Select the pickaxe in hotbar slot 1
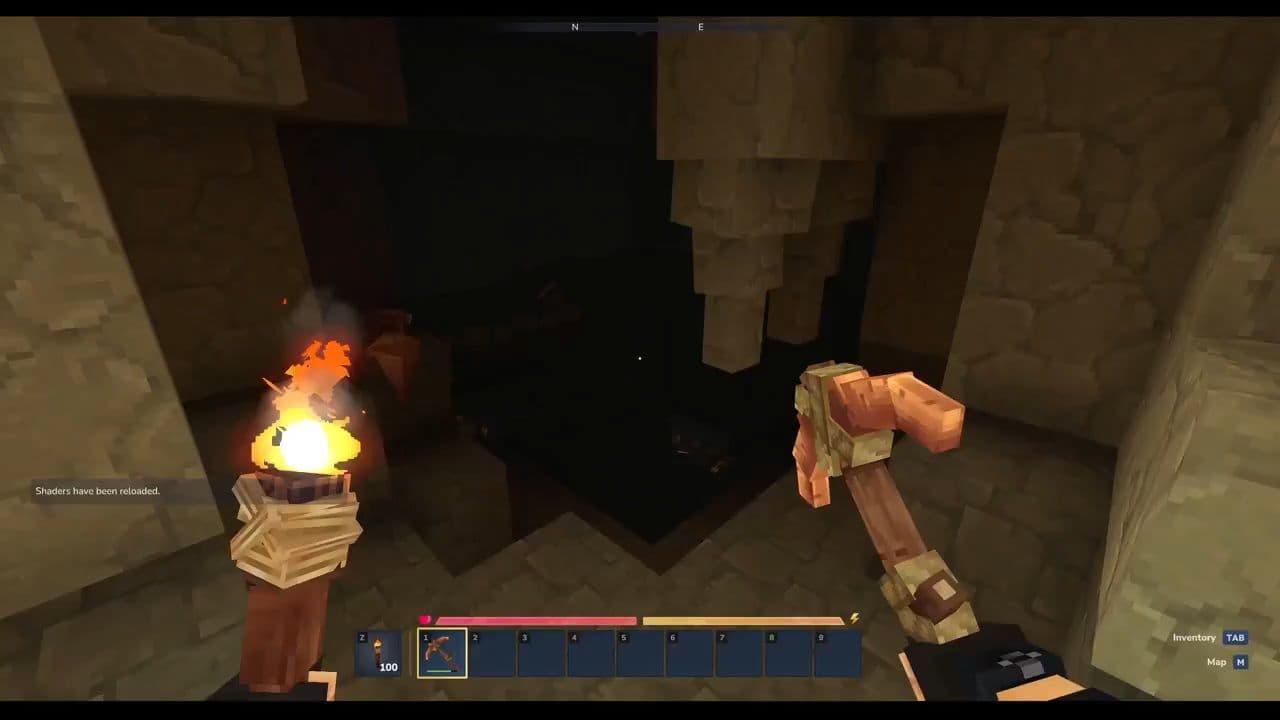The image size is (1280, 720). [x=440, y=653]
